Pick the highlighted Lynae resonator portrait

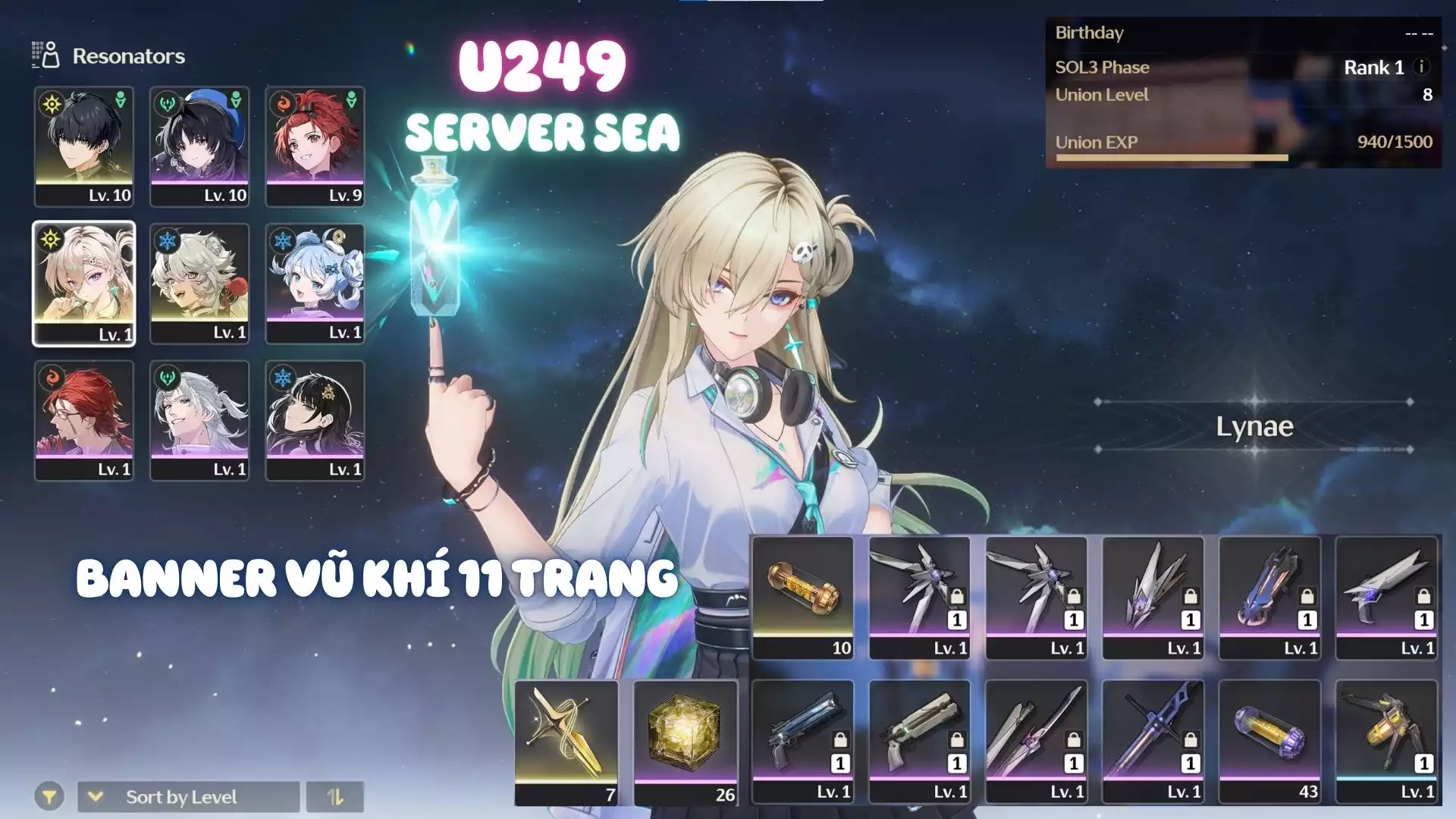84,284
